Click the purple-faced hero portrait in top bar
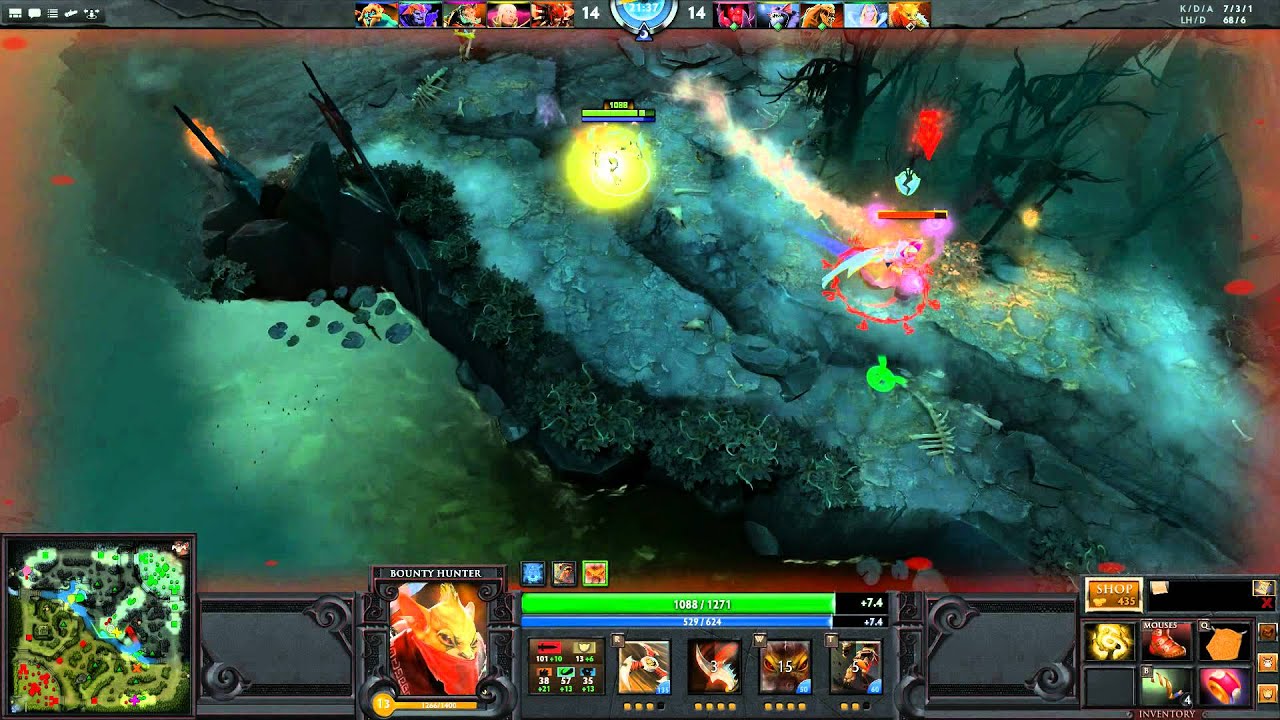The width and height of the screenshot is (1280, 720). click(x=420, y=14)
